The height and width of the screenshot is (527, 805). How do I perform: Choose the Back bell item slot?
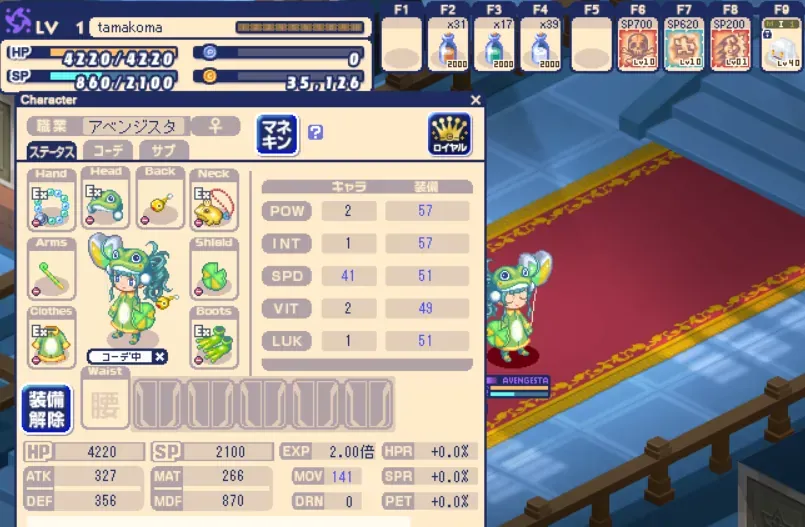coord(160,201)
